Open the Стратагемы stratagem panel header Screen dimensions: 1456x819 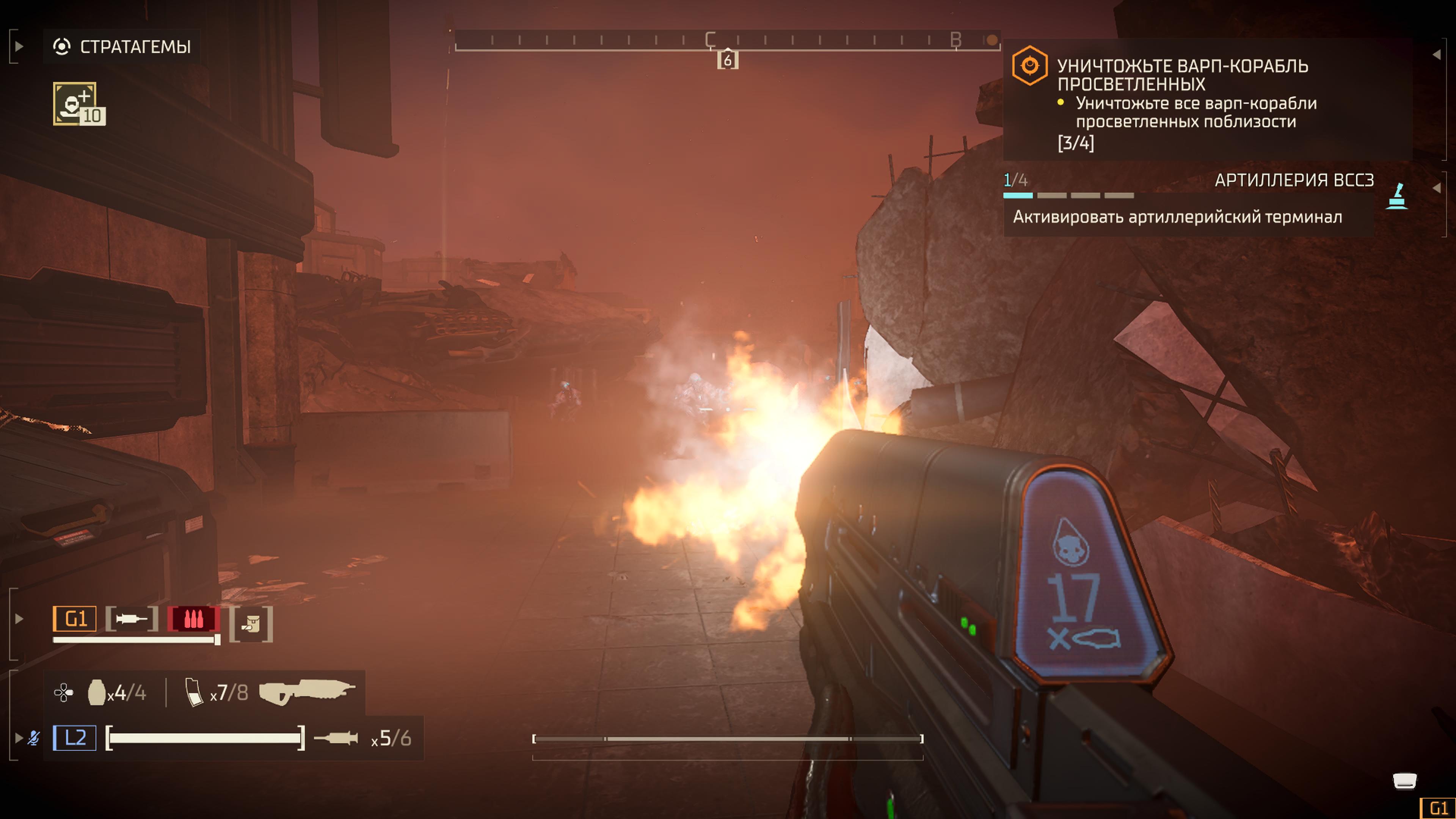point(122,47)
